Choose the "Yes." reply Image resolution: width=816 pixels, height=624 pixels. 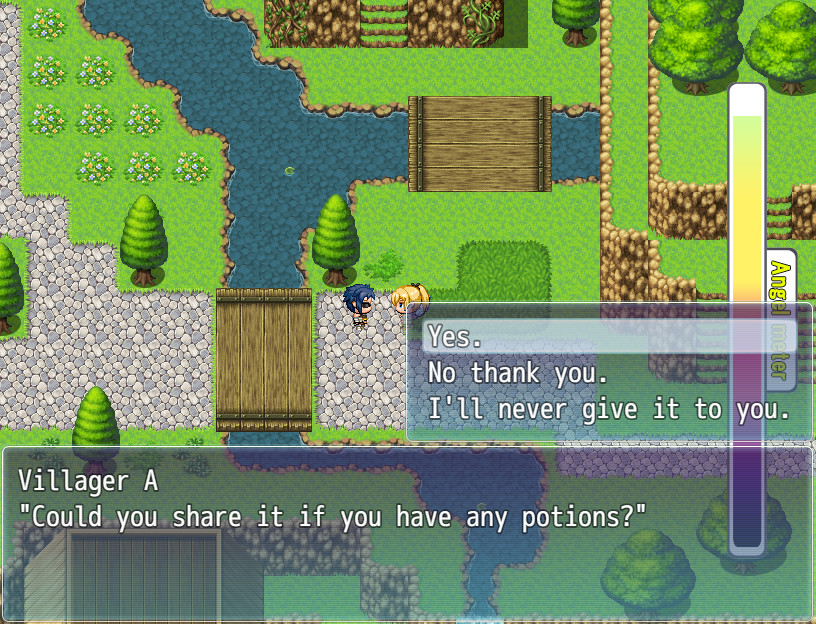[456, 337]
